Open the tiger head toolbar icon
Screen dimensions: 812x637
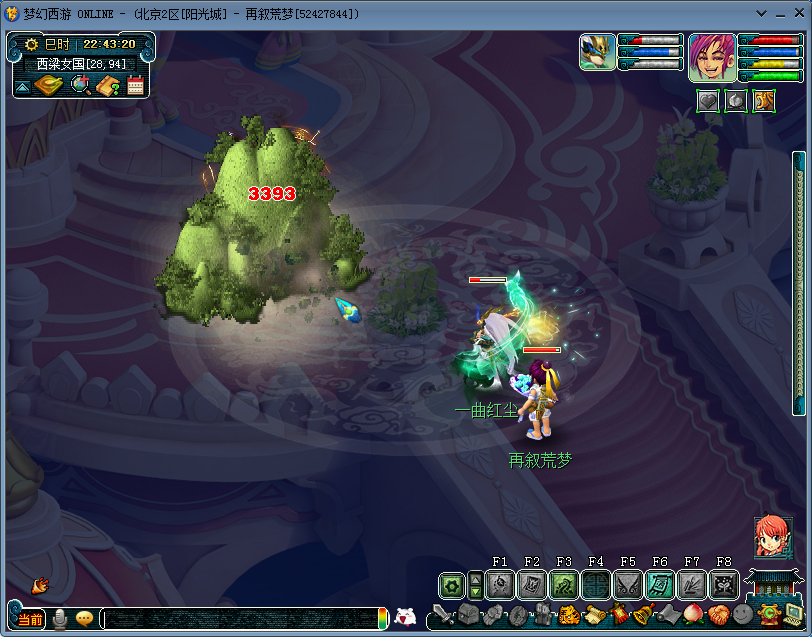[568, 615]
